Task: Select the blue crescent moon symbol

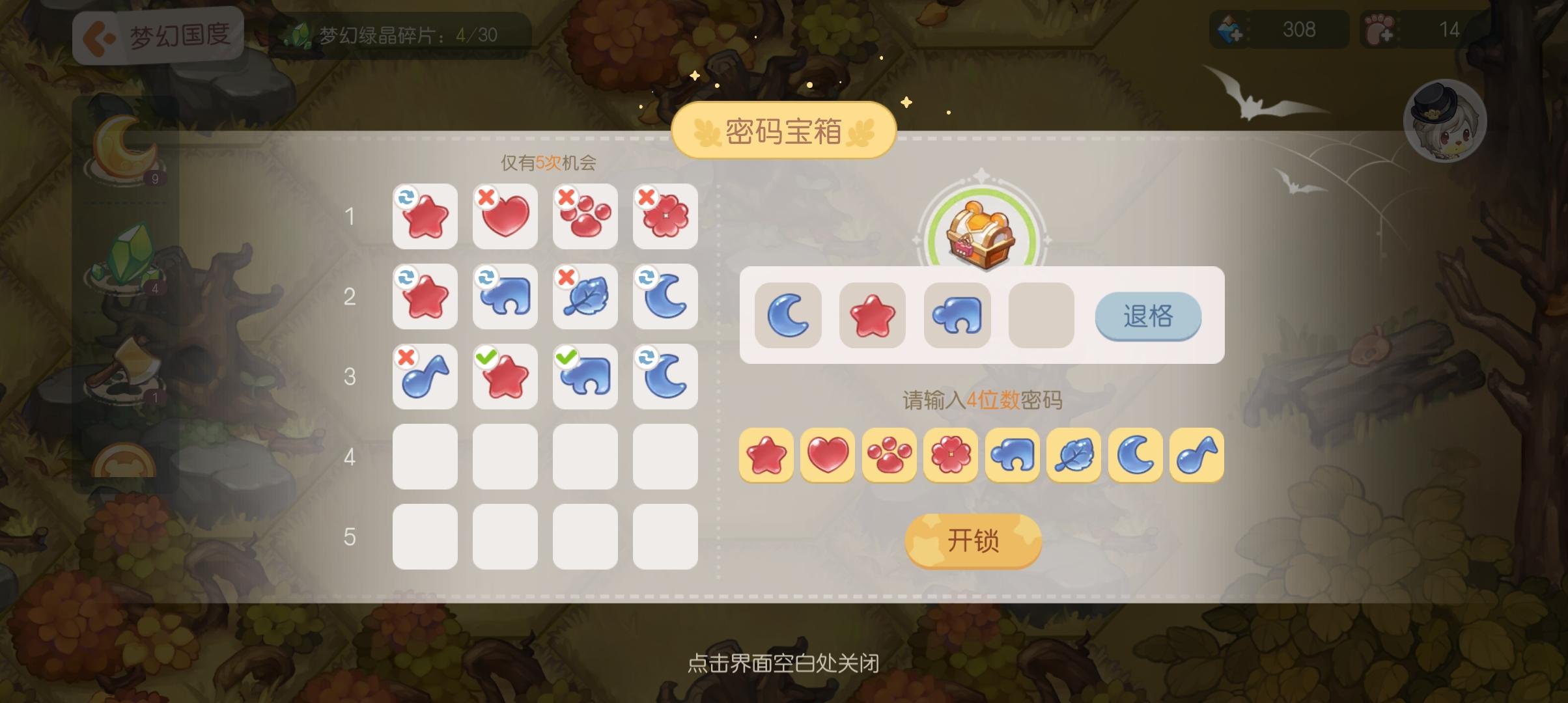Action: [x=1136, y=456]
